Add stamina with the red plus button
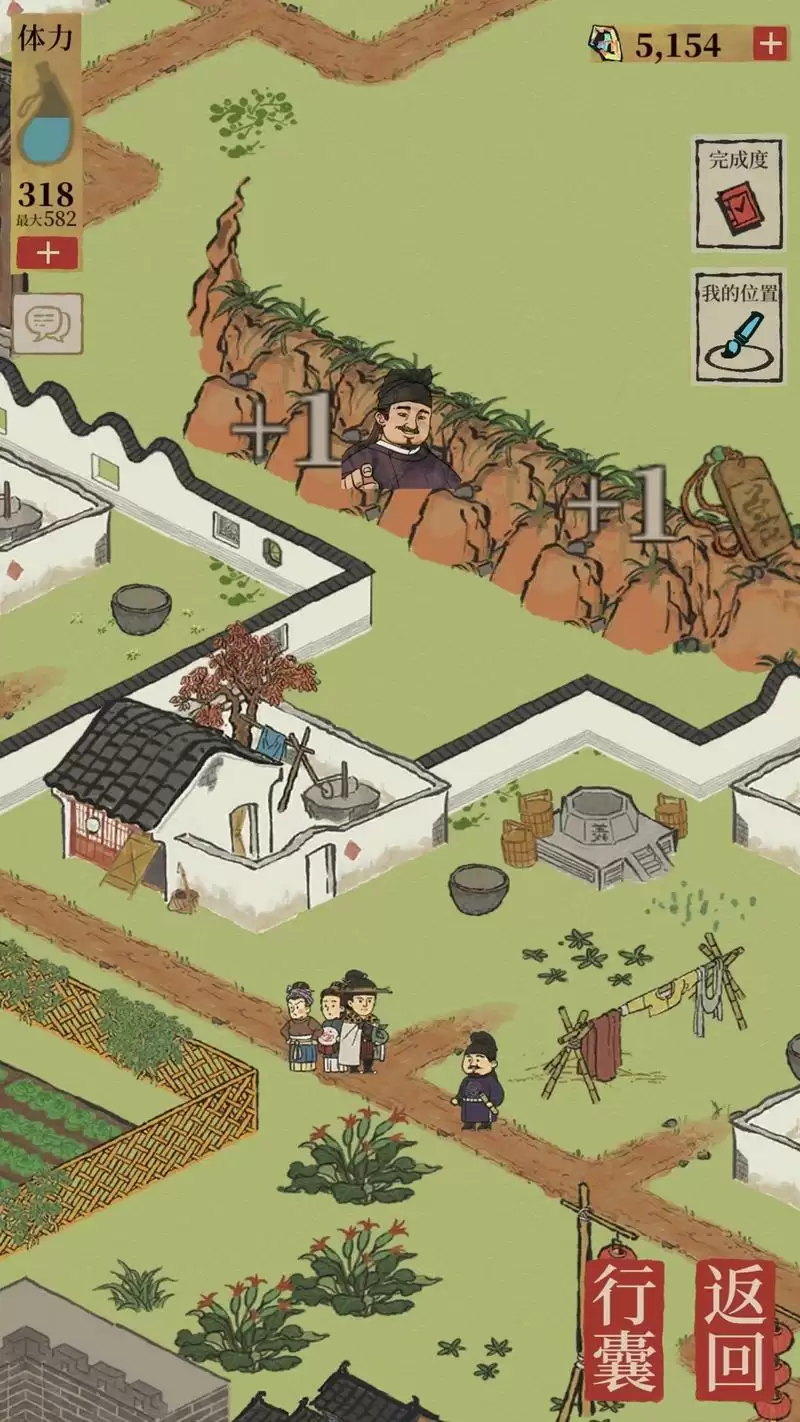This screenshot has width=800, height=1422. pos(47,253)
